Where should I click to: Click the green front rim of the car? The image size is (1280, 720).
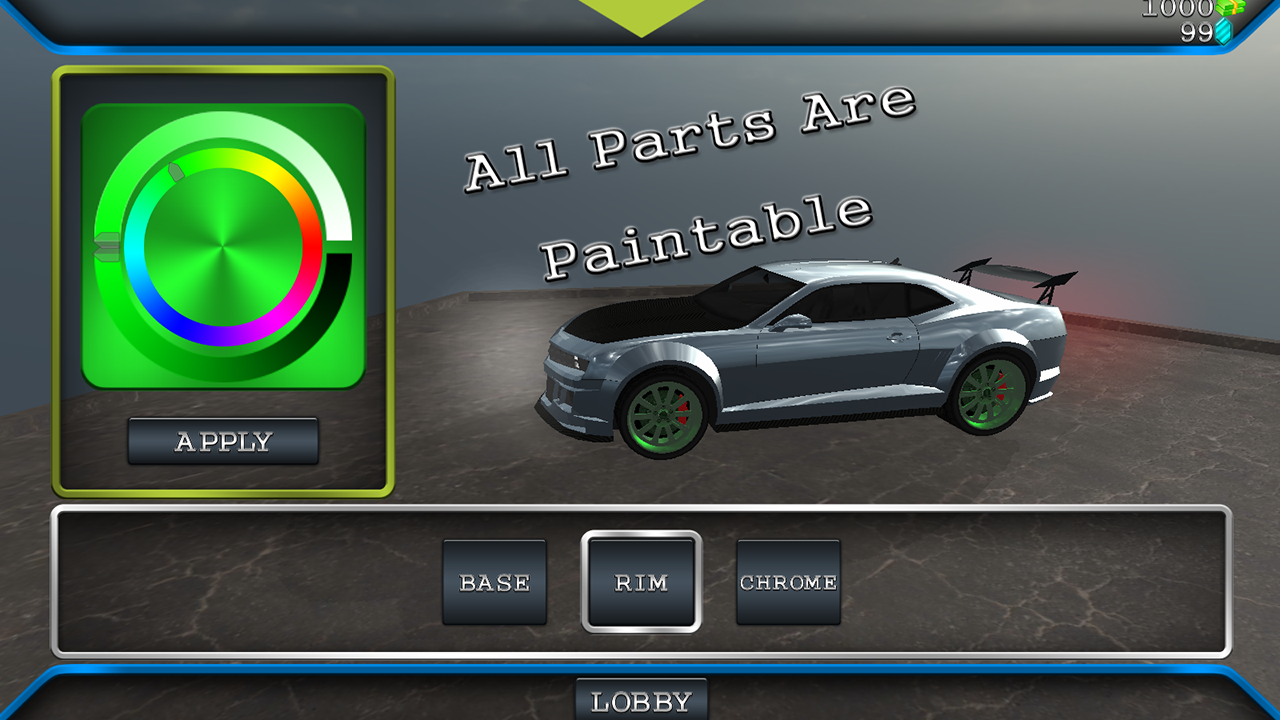click(665, 413)
